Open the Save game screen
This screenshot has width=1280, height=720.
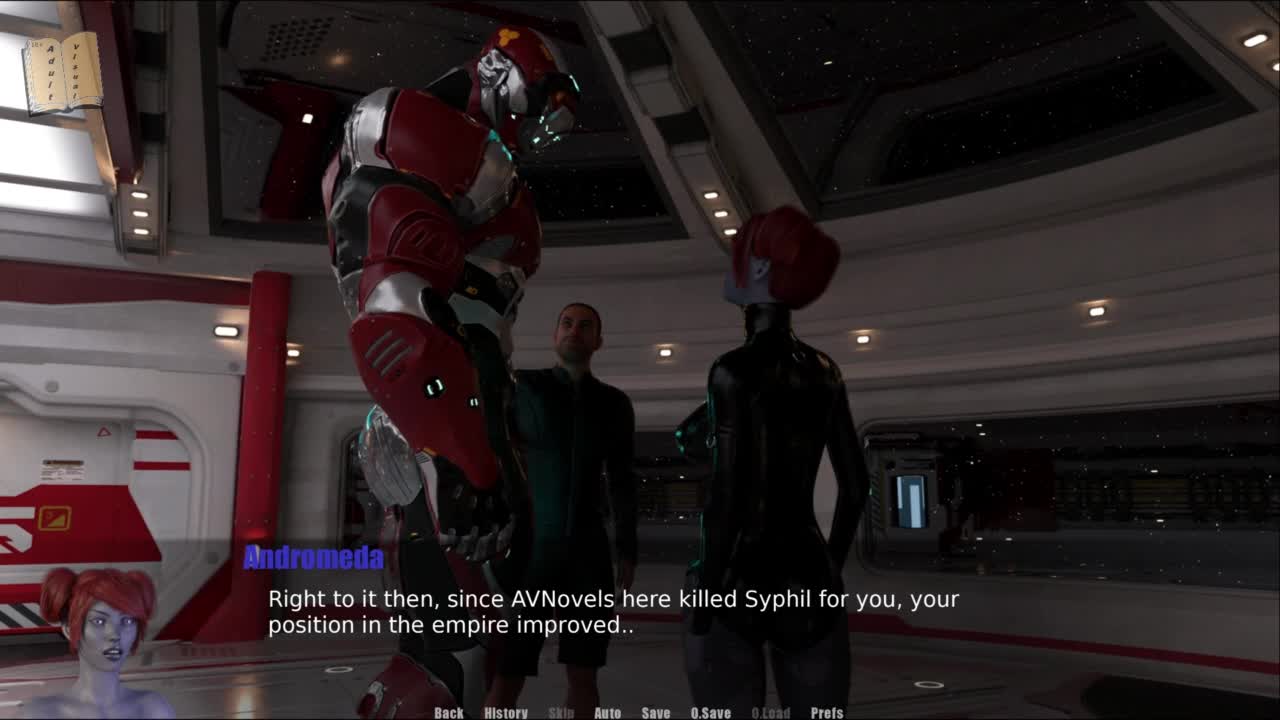click(x=656, y=713)
